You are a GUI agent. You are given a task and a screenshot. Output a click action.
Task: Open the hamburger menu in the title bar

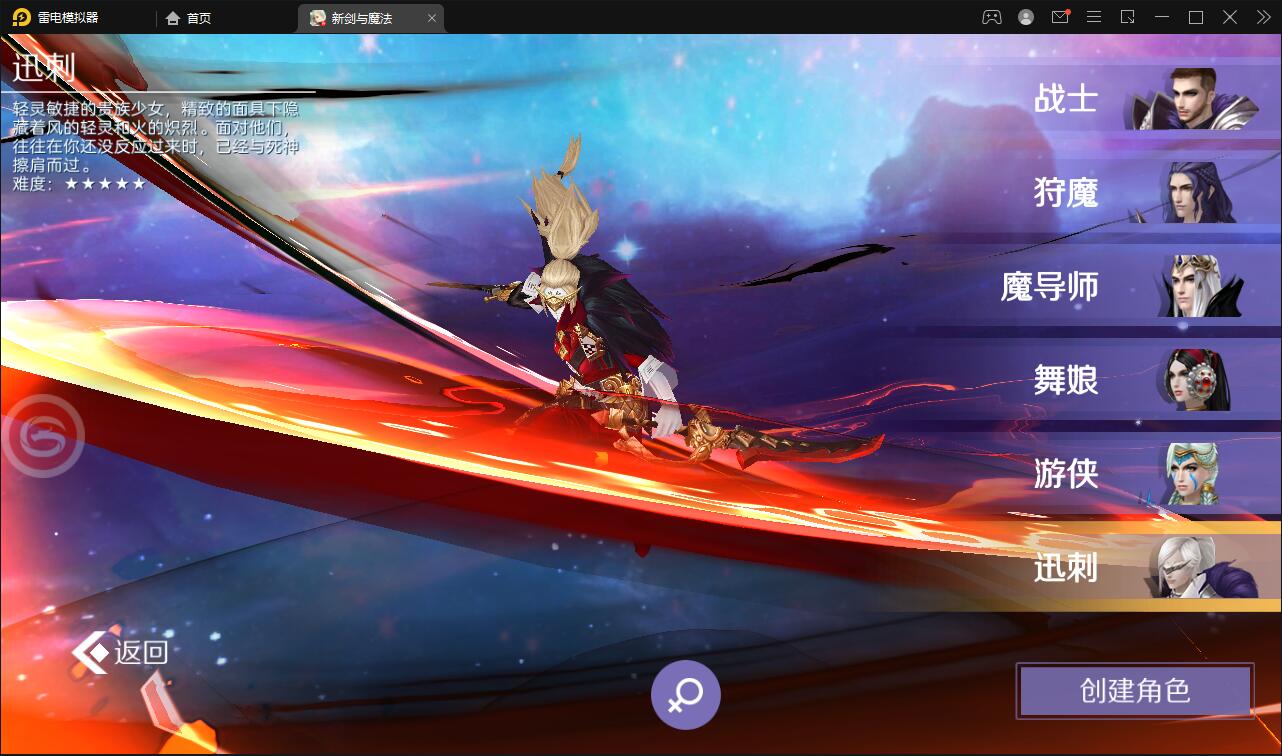pos(1094,17)
